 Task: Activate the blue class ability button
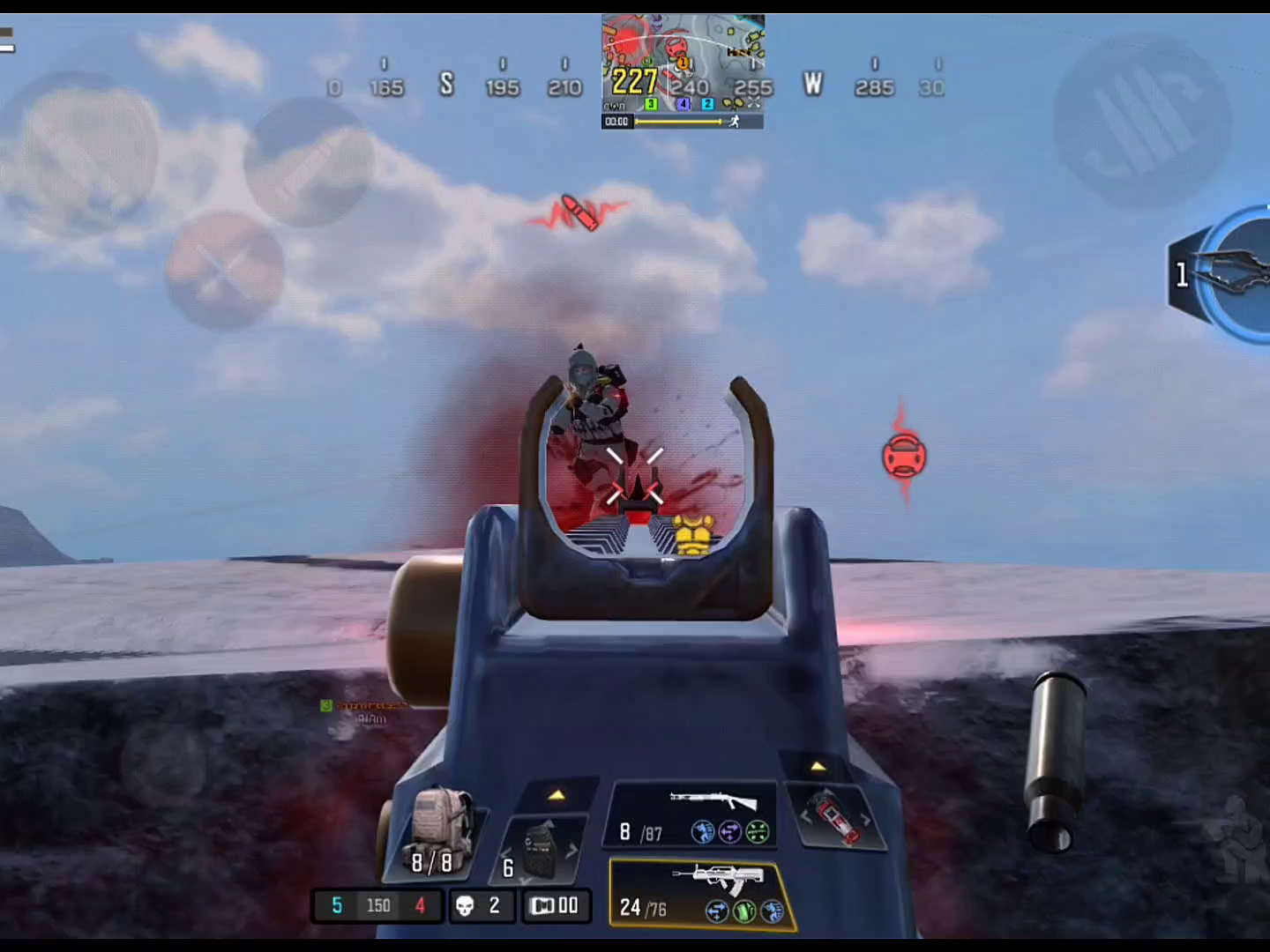[x=1235, y=274]
